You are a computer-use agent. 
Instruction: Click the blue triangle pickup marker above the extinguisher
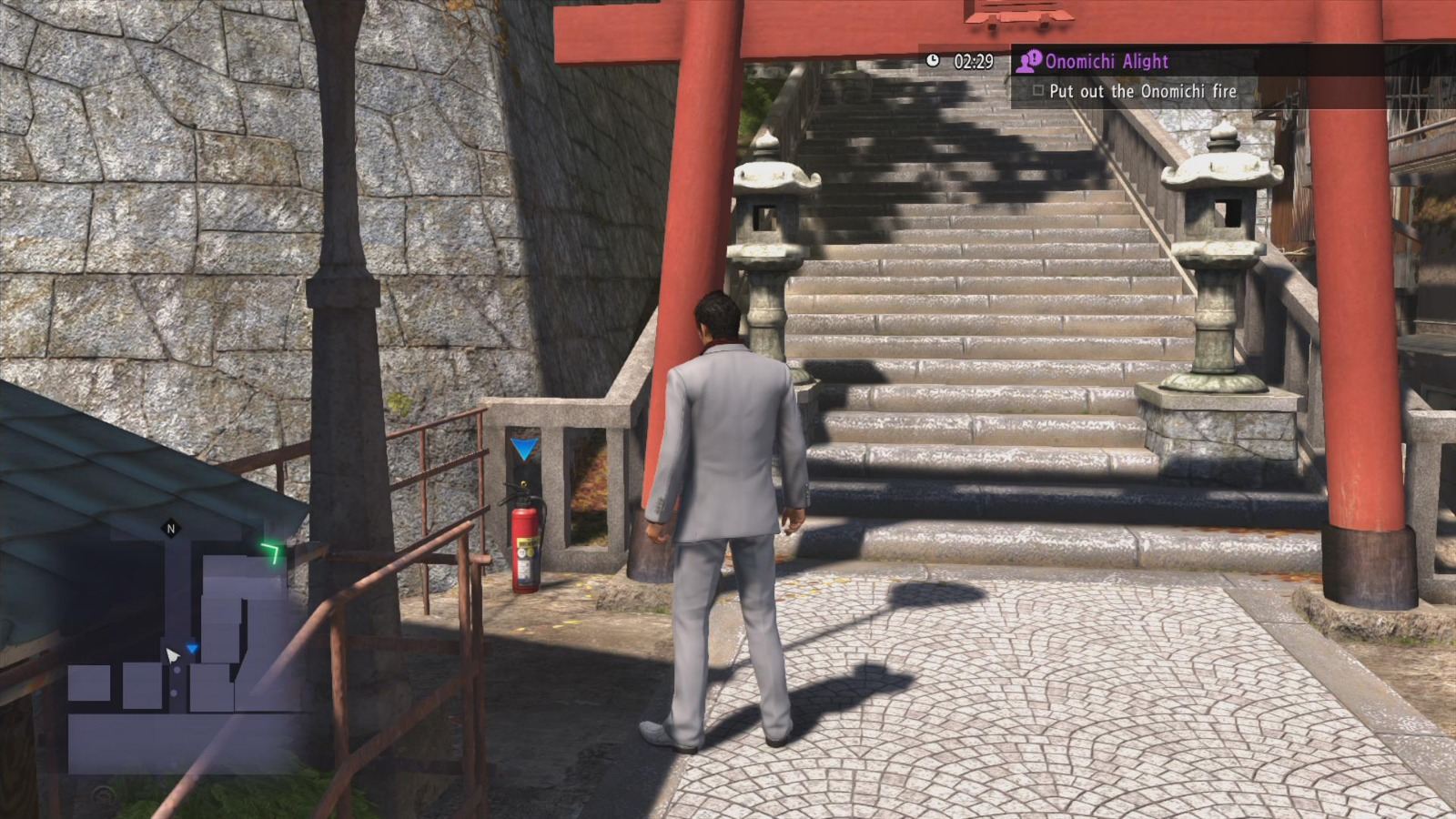click(x=526, y=446)
